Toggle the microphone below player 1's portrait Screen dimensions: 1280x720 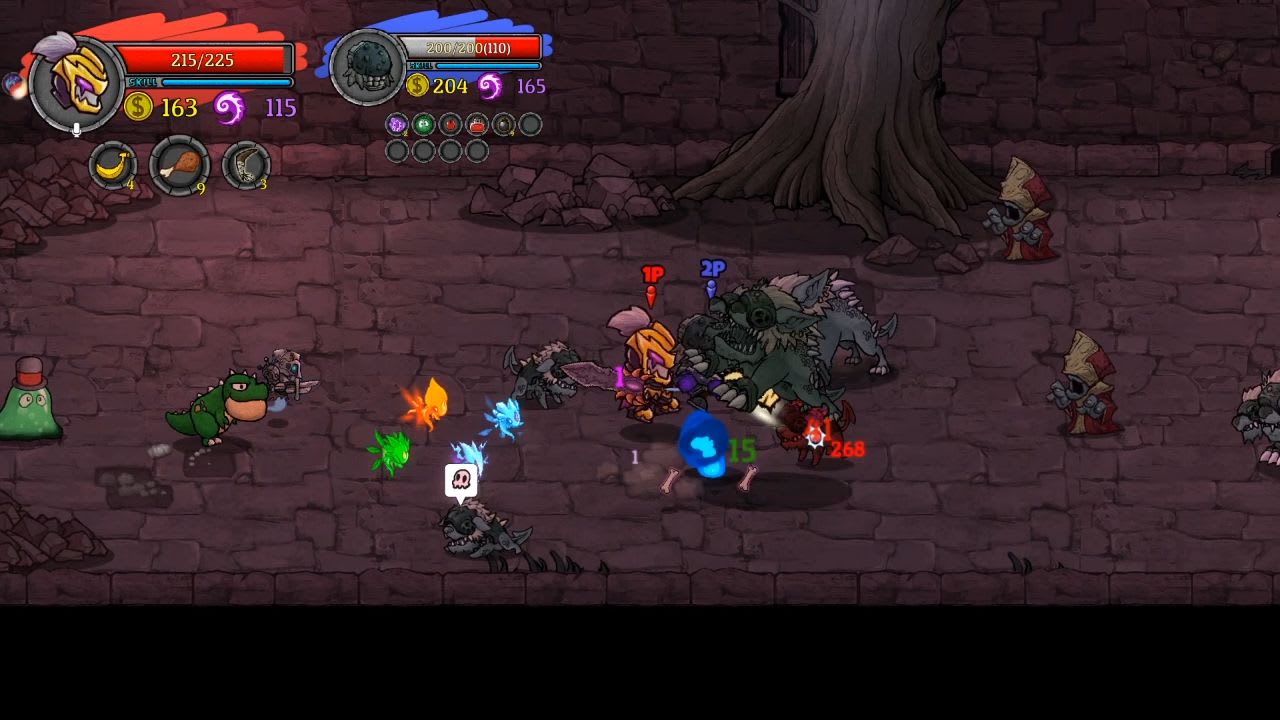tap(75, 128)
